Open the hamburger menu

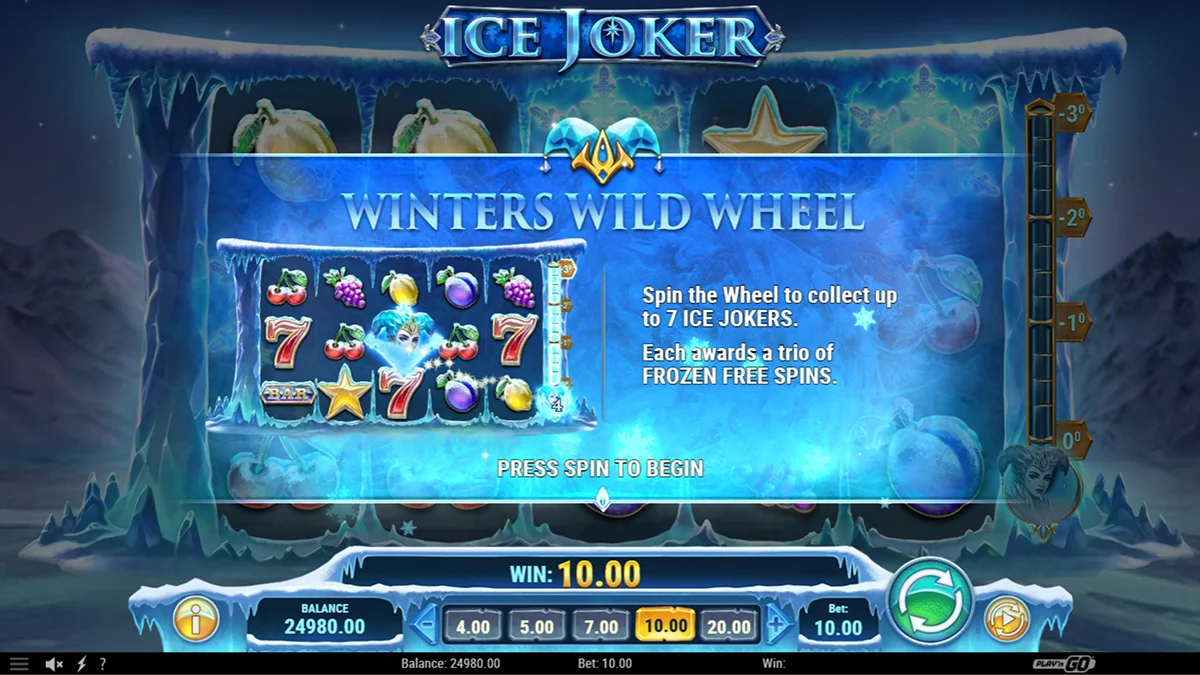[x=19, y=664]
